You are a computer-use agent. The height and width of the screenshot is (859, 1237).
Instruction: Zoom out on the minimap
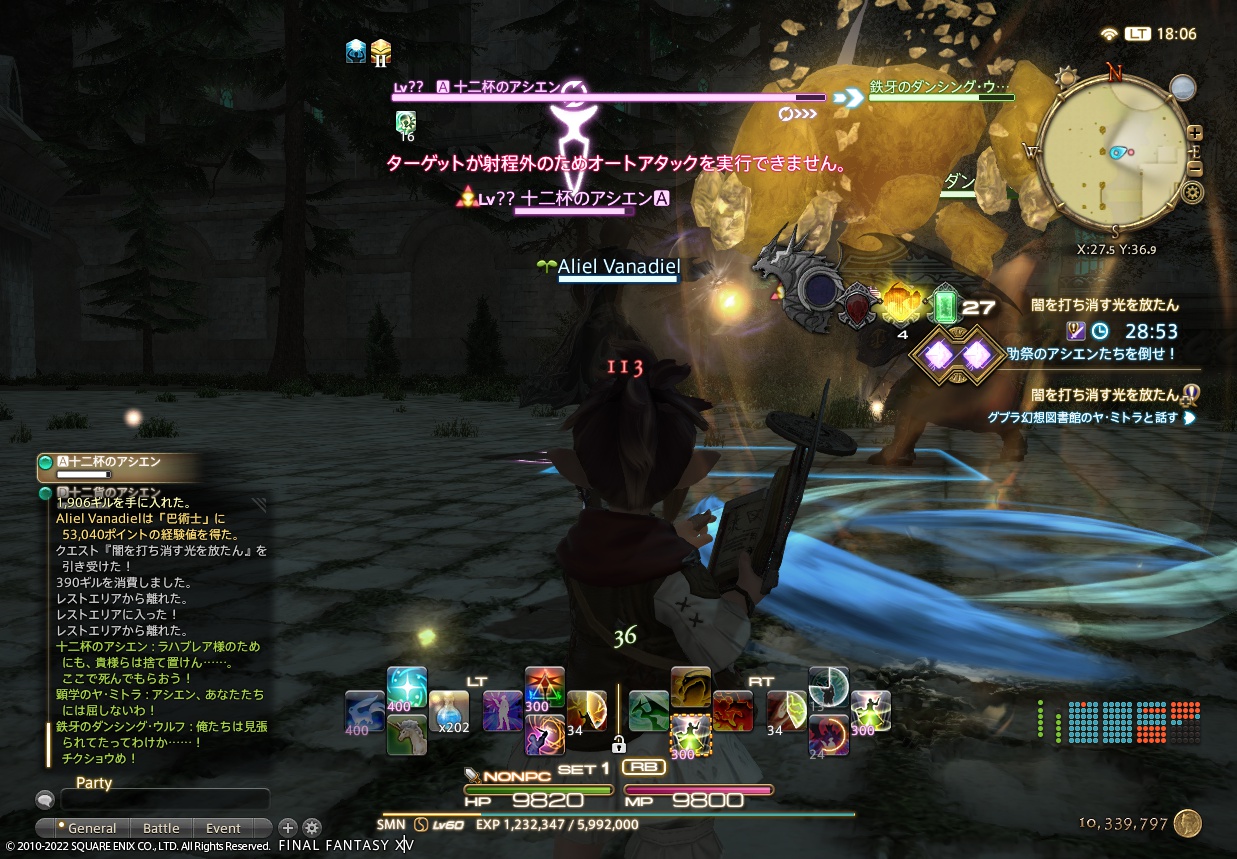coord(1195,167)
